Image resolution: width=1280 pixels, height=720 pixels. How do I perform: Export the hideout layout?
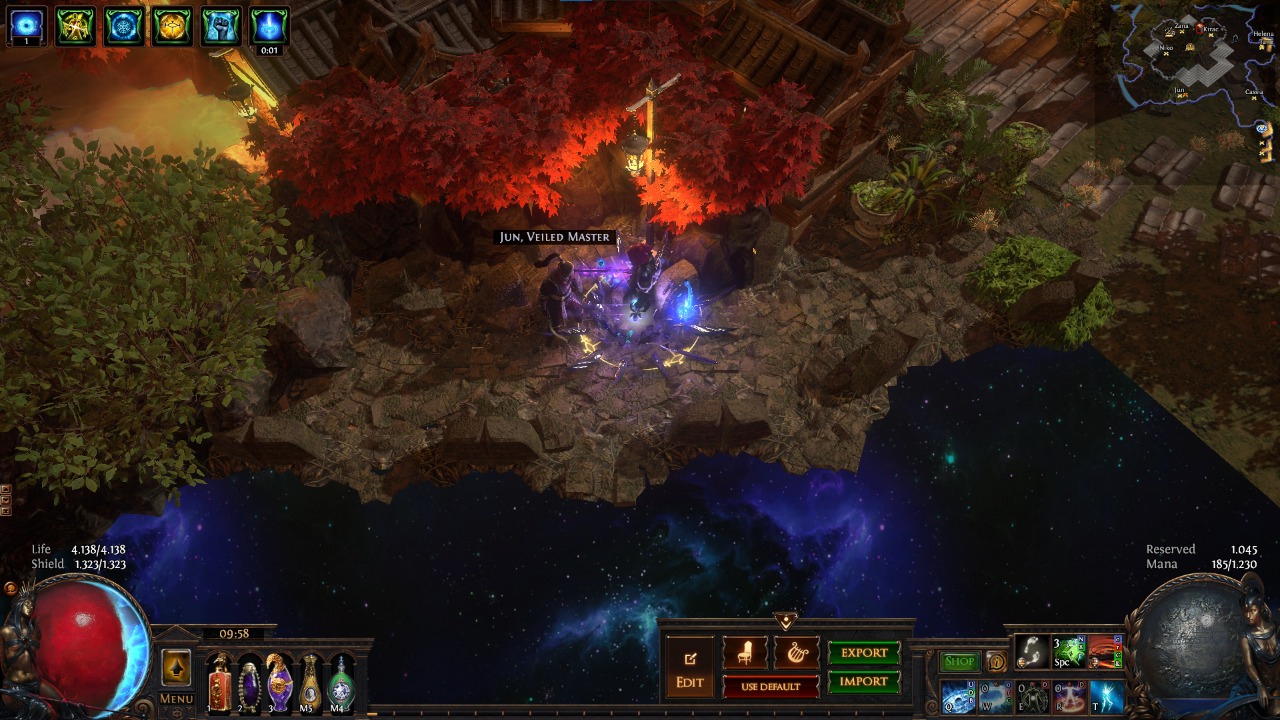[x=864, y=653]
